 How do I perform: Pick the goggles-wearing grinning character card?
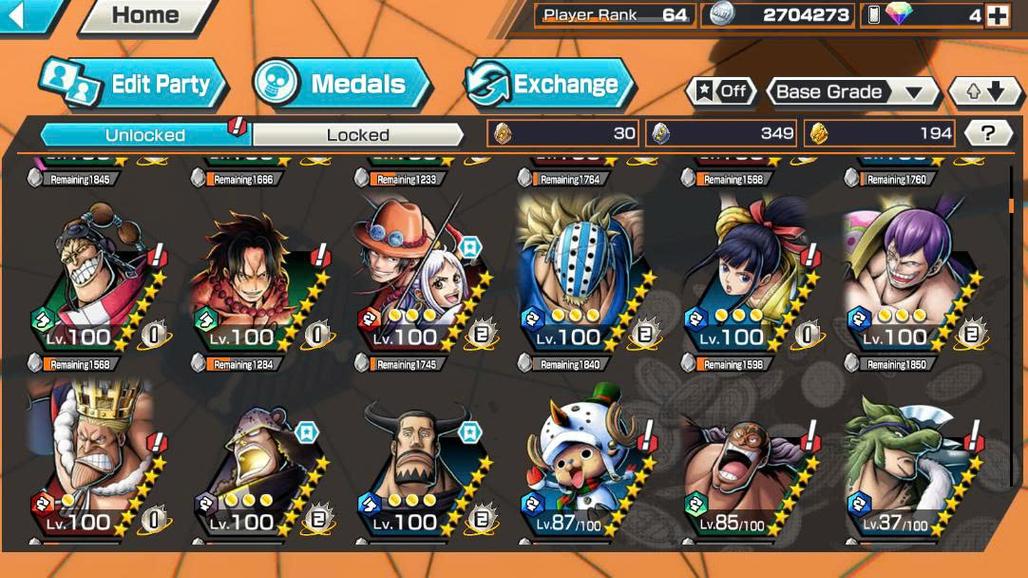pos(90,275)
